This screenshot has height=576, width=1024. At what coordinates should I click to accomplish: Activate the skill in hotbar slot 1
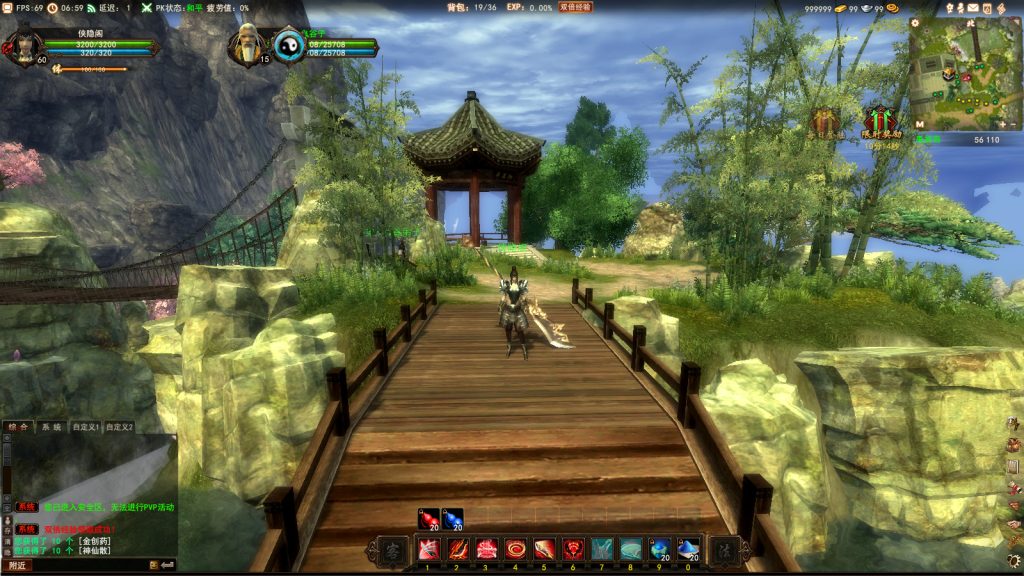(x=428, y=549)
